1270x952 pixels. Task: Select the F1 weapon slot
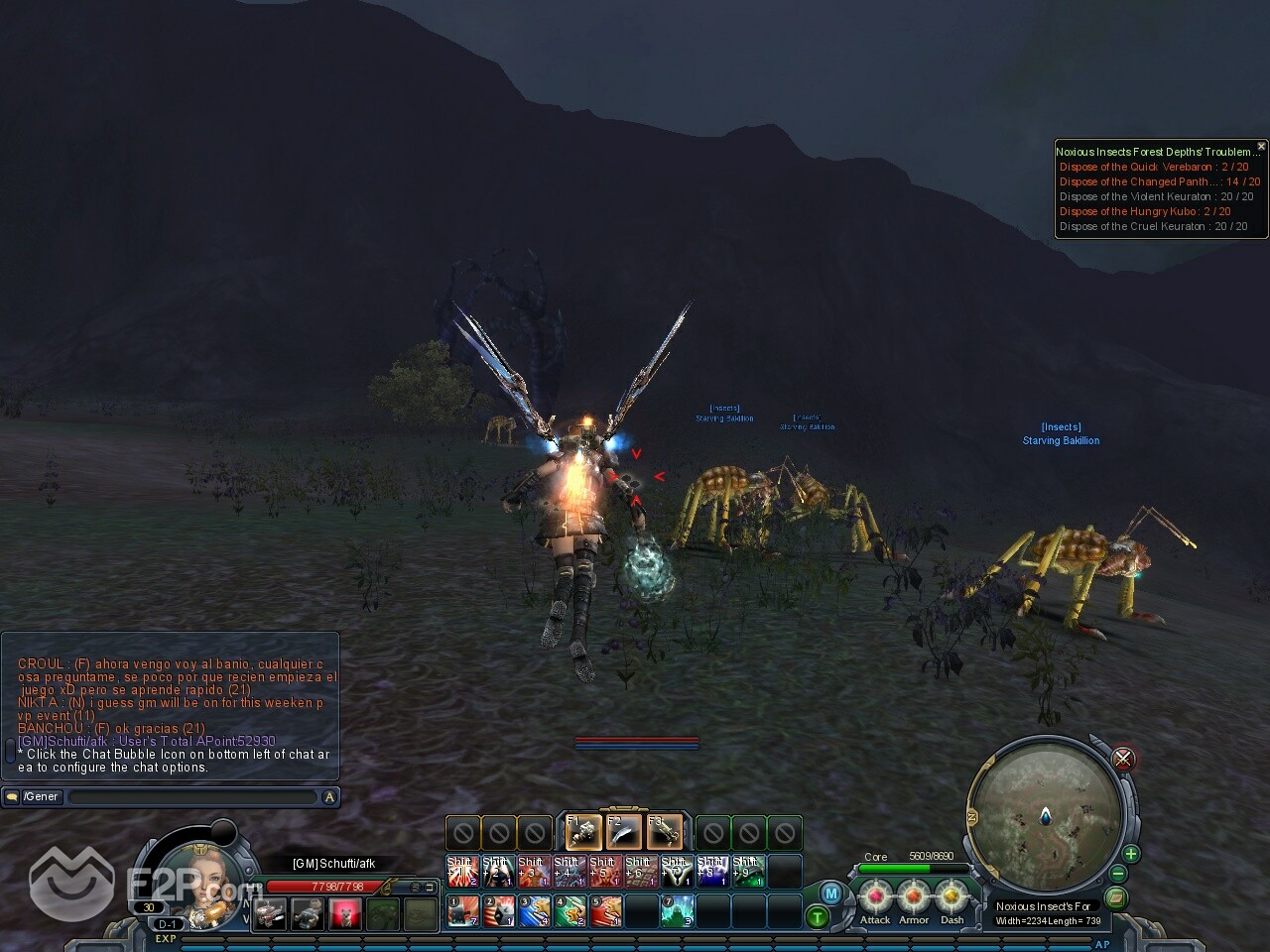click(x=584, y=831)
